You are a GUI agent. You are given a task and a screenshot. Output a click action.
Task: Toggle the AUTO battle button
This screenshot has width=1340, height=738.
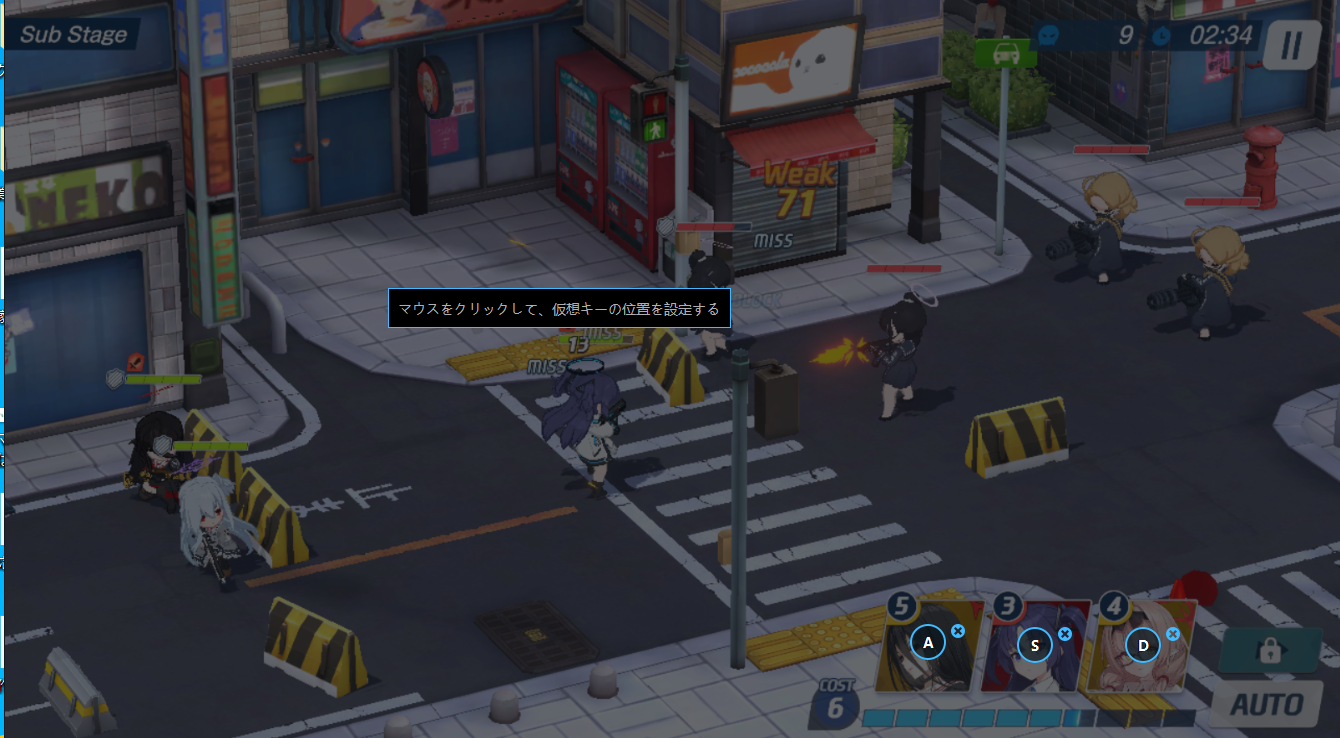[1266, 704]
